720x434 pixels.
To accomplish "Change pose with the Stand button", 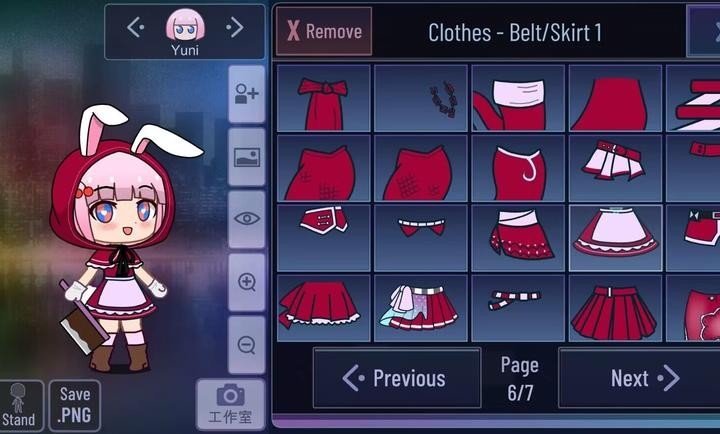I will point(19,407).
